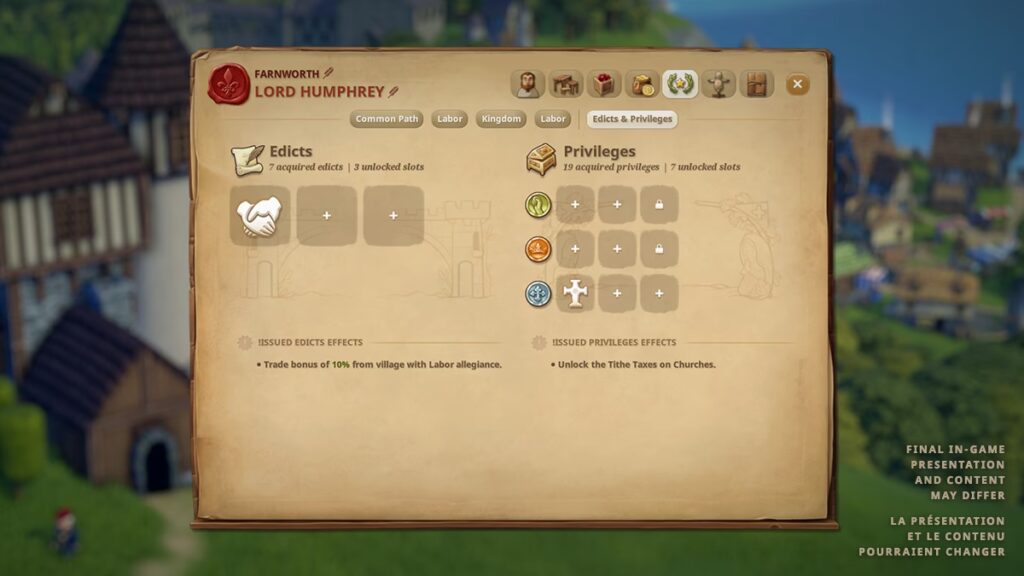The height and width of the screenshot is (576, 1024).
Task: Click the red fleur-de-lis wax seal
Action: point(228,84)
